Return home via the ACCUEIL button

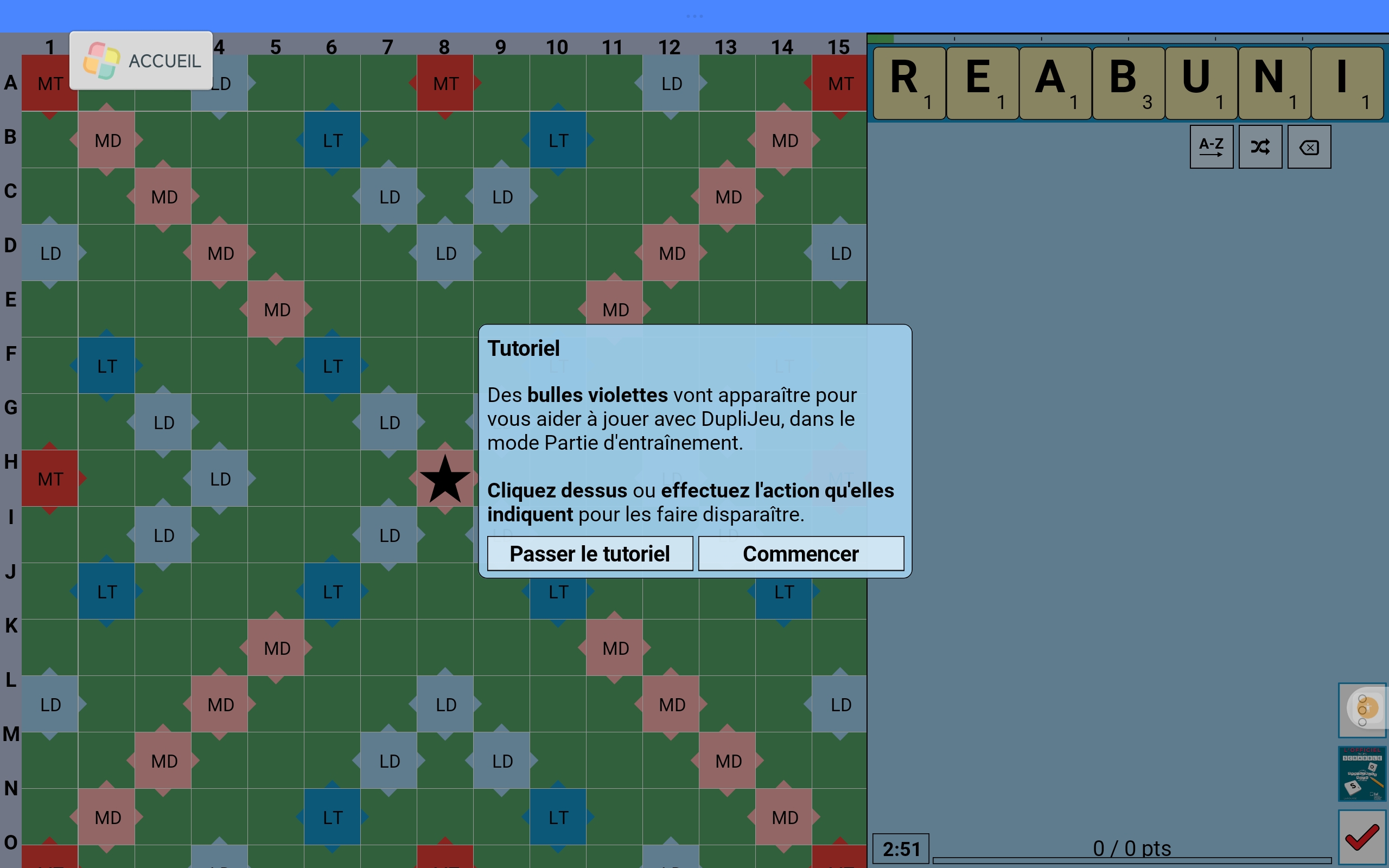[x=141, y=61]
